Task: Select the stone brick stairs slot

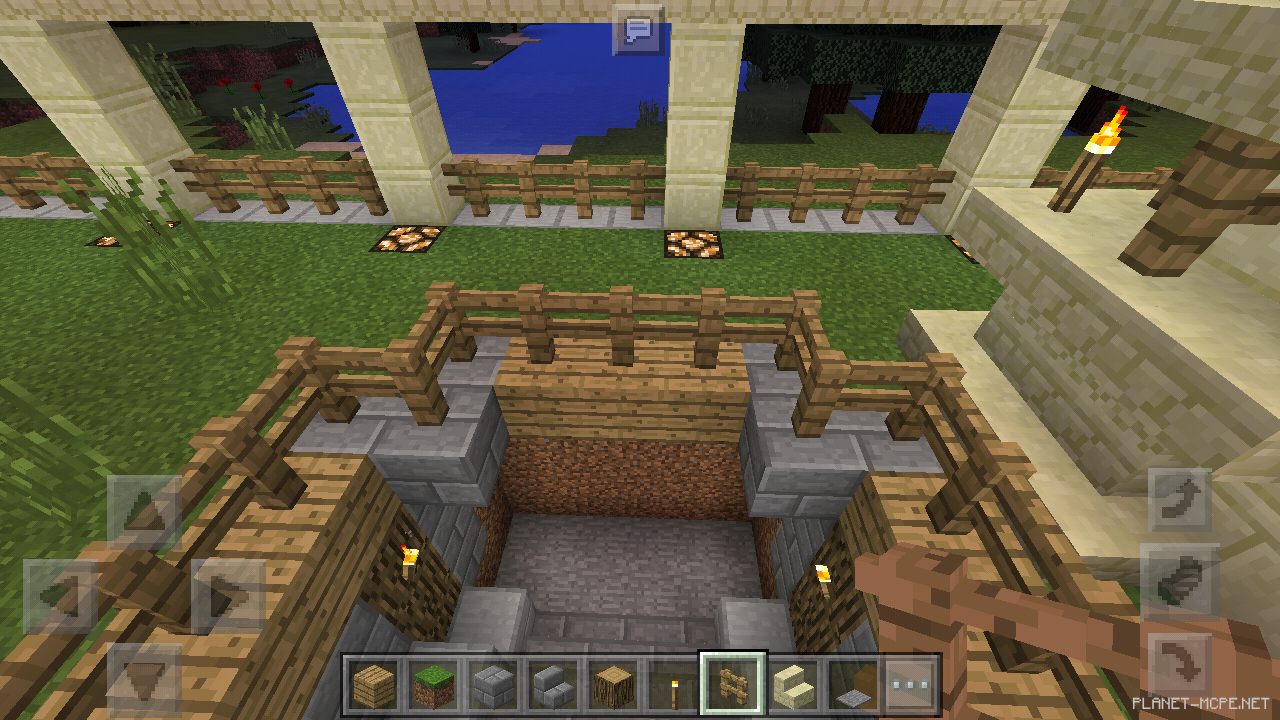Action: coord(553,686)
